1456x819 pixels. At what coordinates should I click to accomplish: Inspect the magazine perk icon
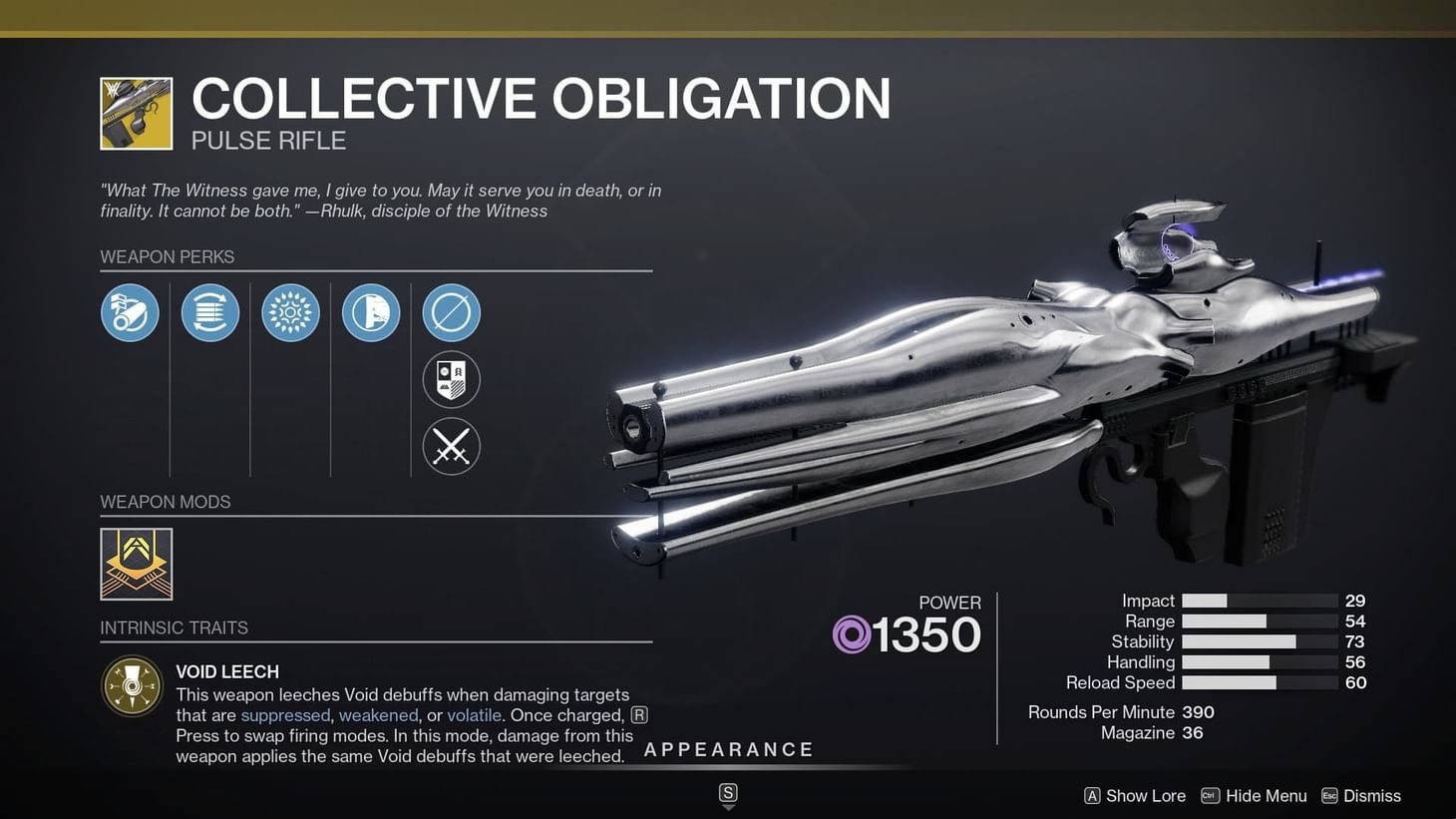[209, 312]
